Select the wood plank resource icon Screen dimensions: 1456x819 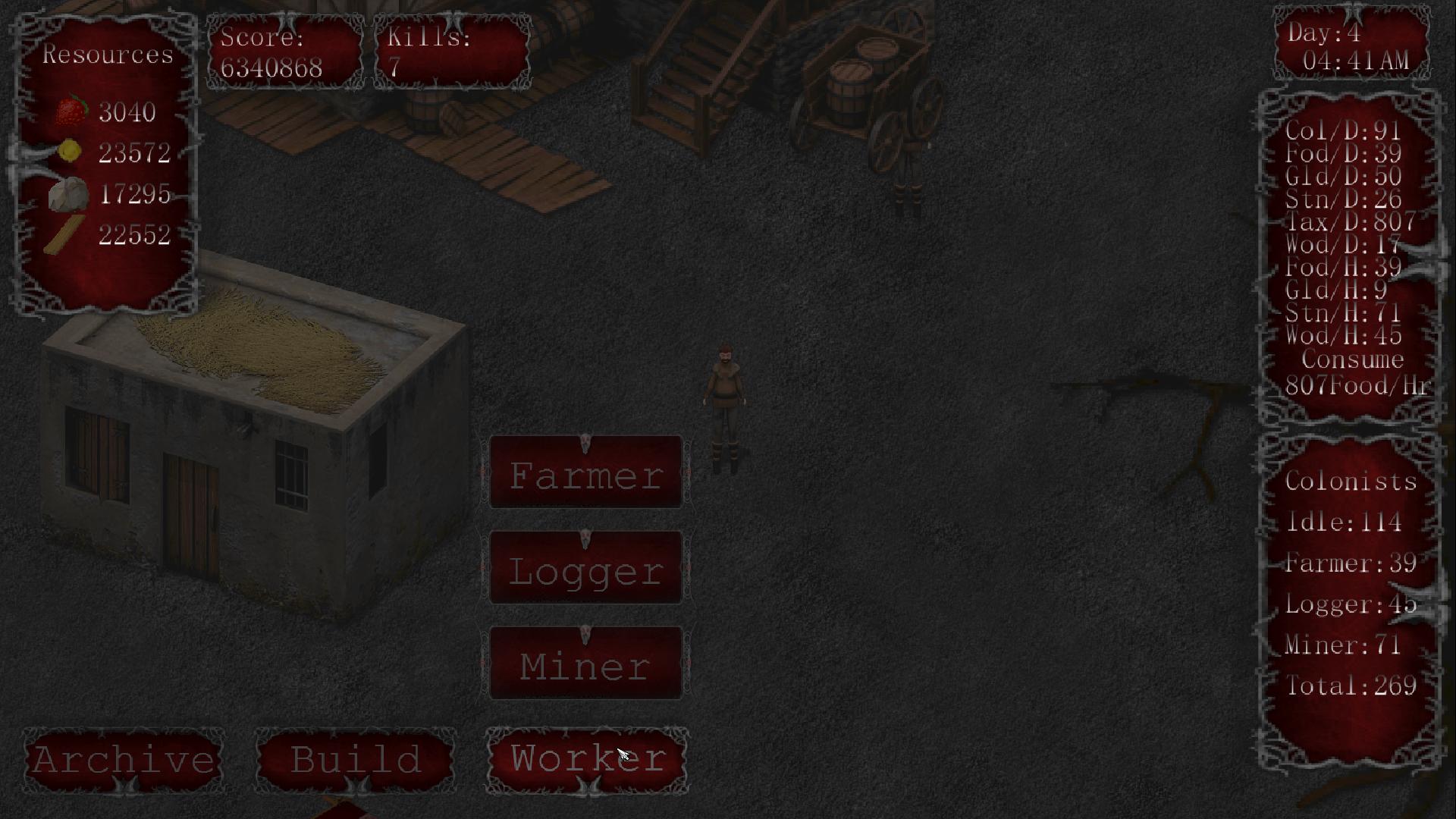tap(64, 235)
